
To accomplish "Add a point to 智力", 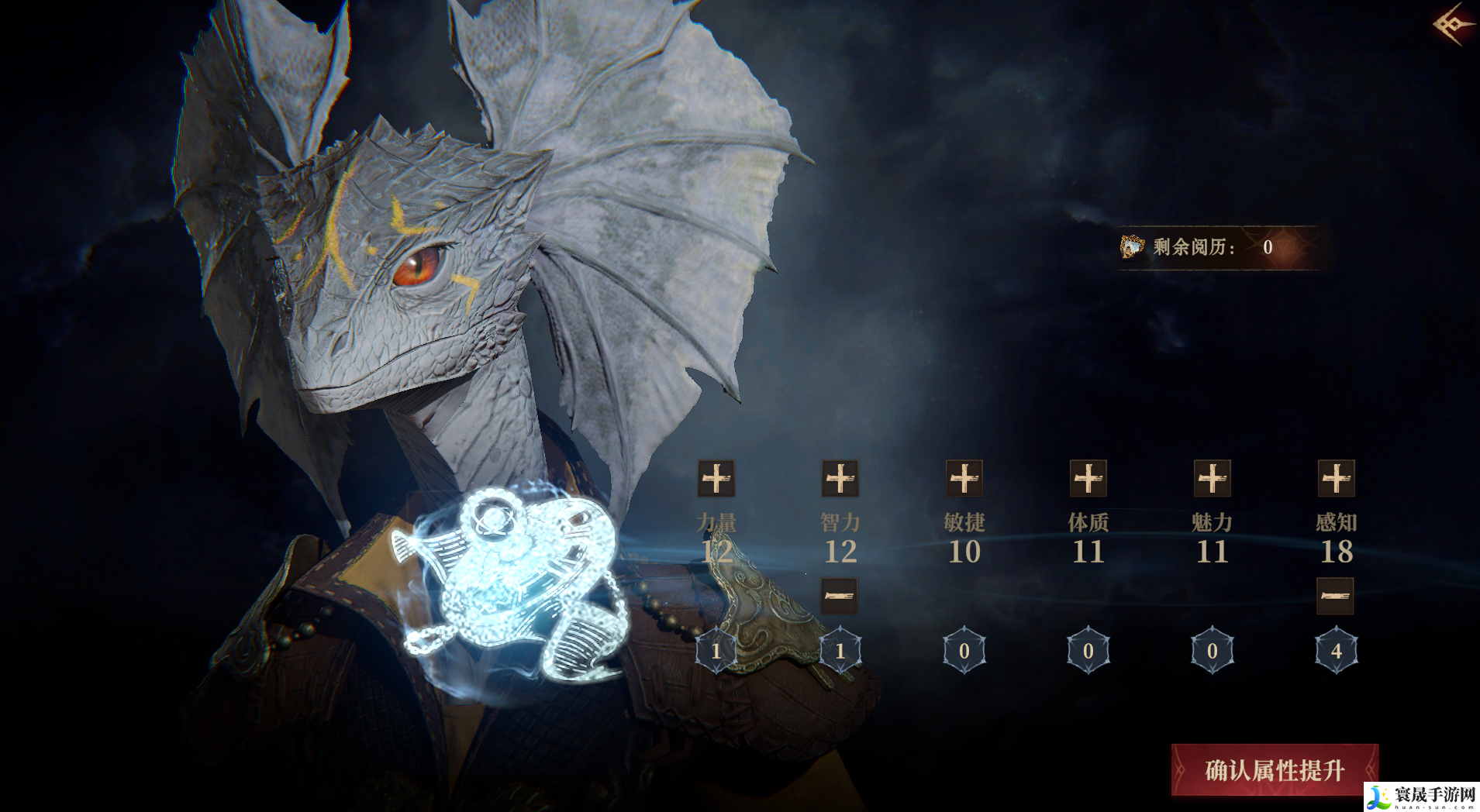I will point(840,479).
